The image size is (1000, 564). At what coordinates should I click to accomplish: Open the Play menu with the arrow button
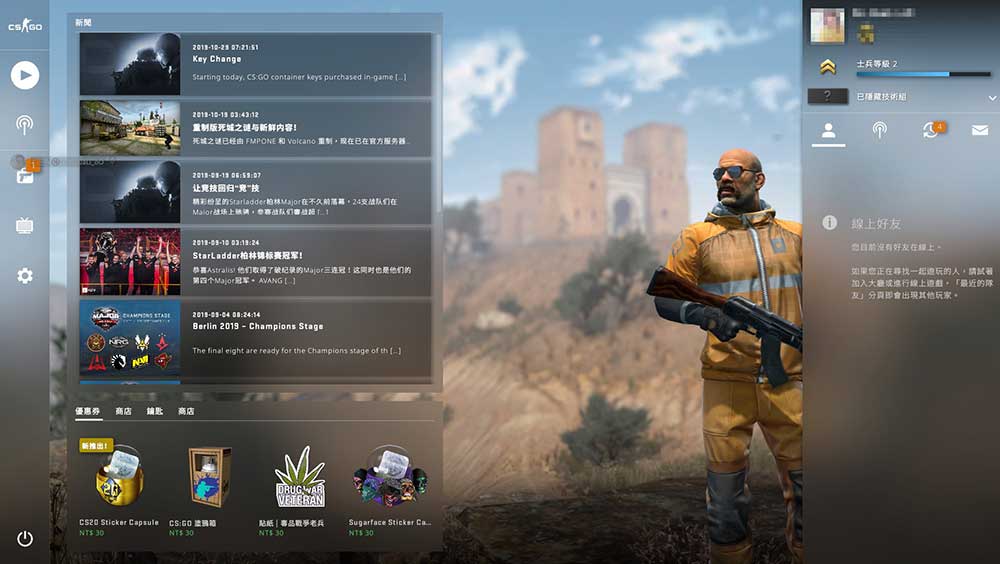point(25,74)
